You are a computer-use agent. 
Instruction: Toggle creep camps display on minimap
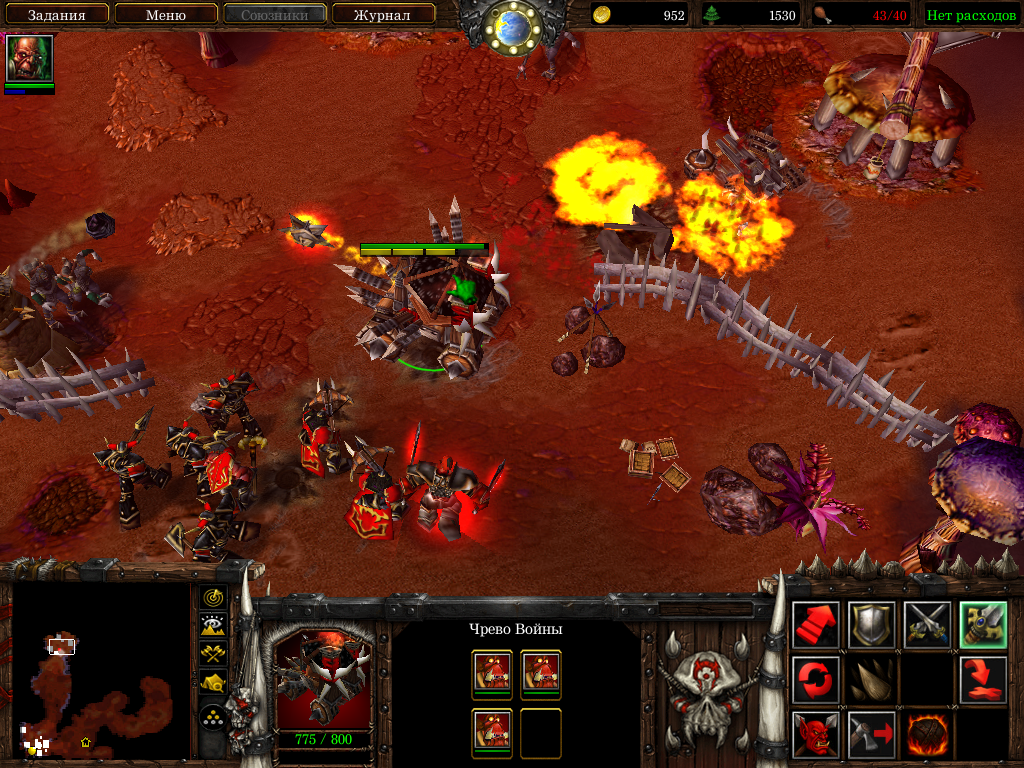tap(212, 683)
